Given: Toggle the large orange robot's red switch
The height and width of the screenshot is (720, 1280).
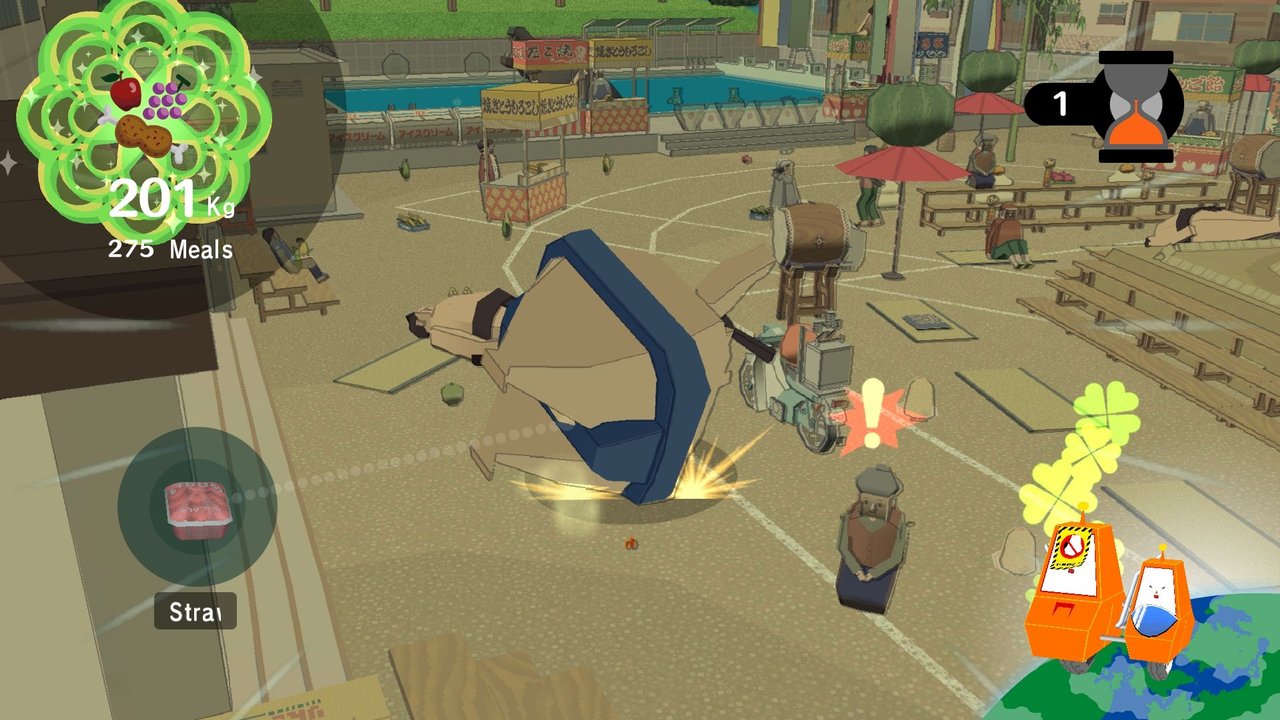Looking at the screenshot, I should [1063, 608].
